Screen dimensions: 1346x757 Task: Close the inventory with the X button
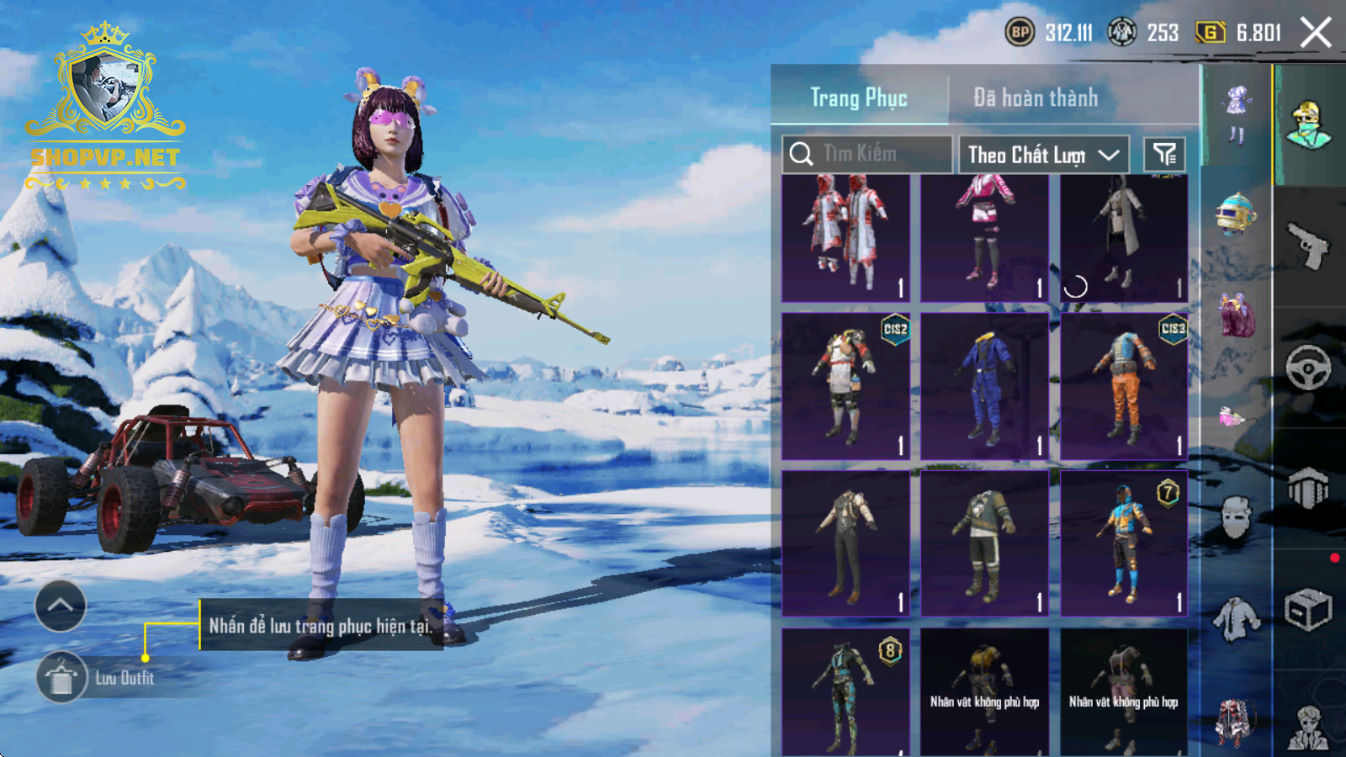click(x=1316, y=33)
